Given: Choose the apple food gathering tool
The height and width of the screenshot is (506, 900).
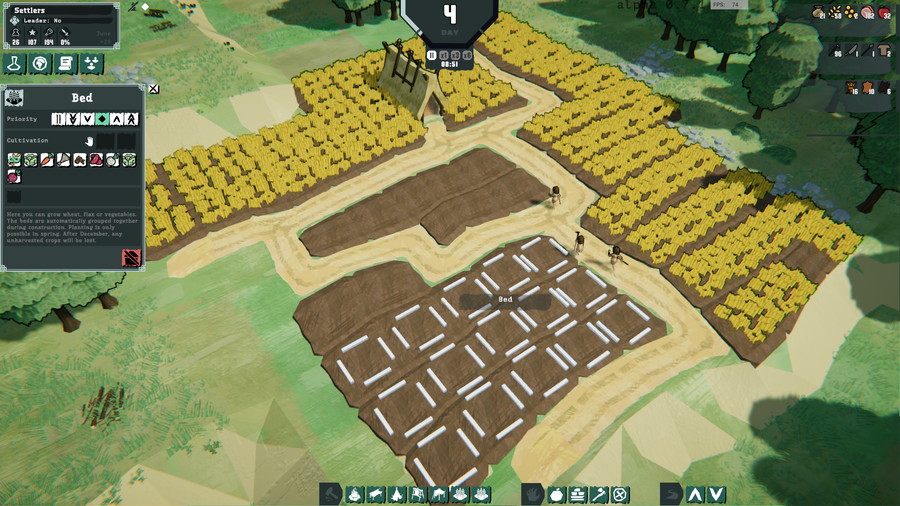Looking at the screenshot, I should coord(557,494).
